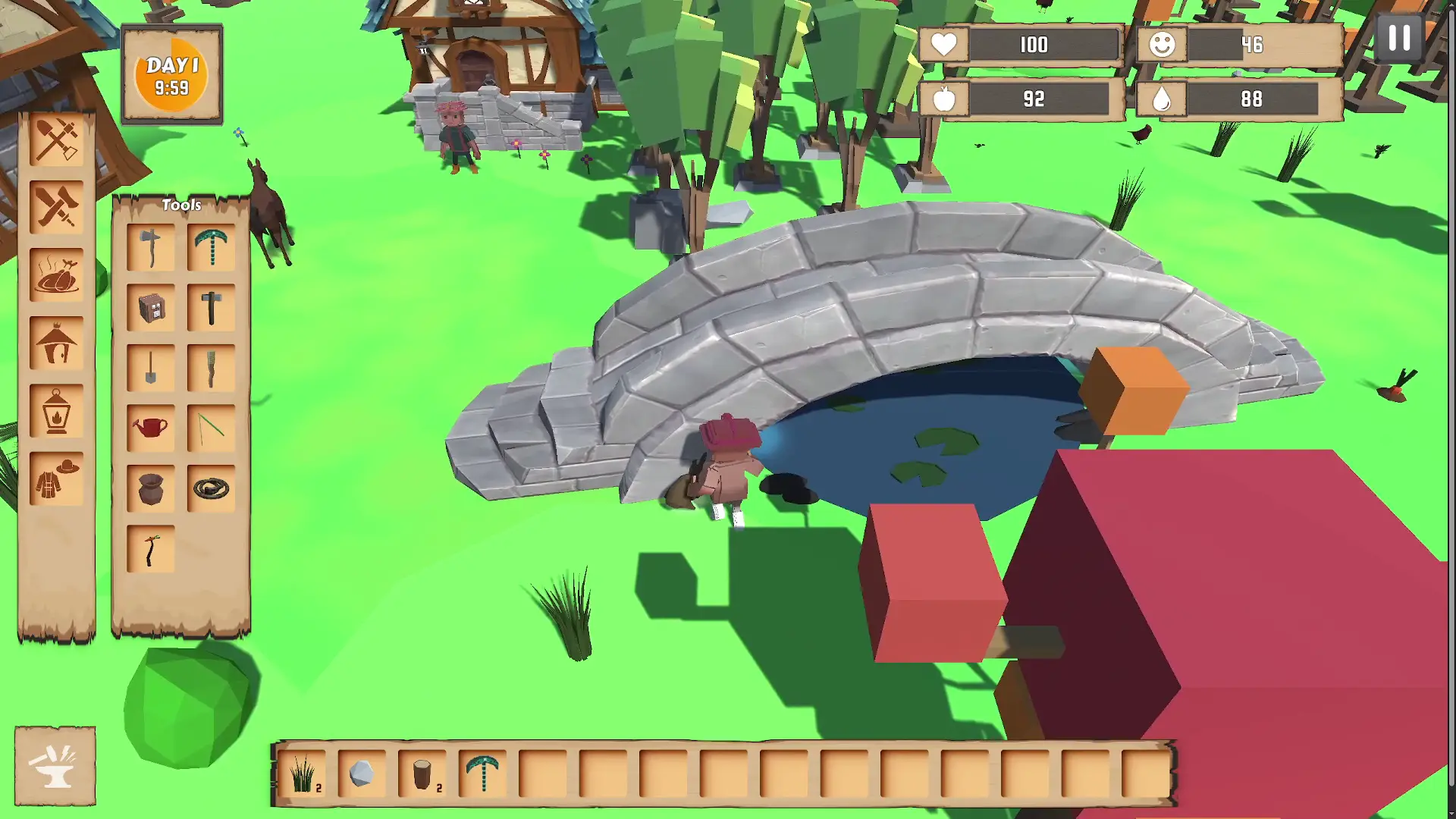Select the stone item in the hotbar
Image resolution: width=1456 pixels, height=819 pixels.
point(362,775)
